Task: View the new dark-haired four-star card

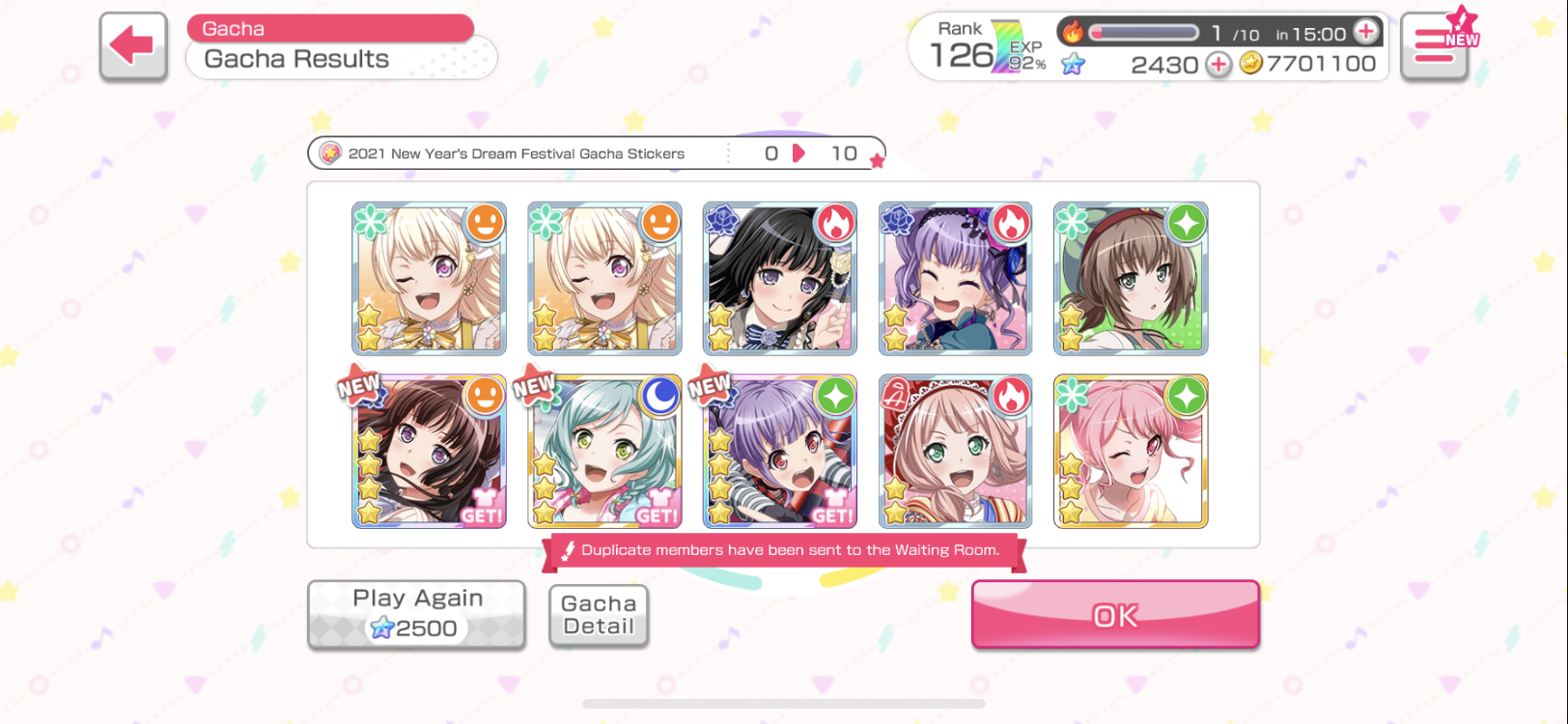Action: [x=429, y=452]
